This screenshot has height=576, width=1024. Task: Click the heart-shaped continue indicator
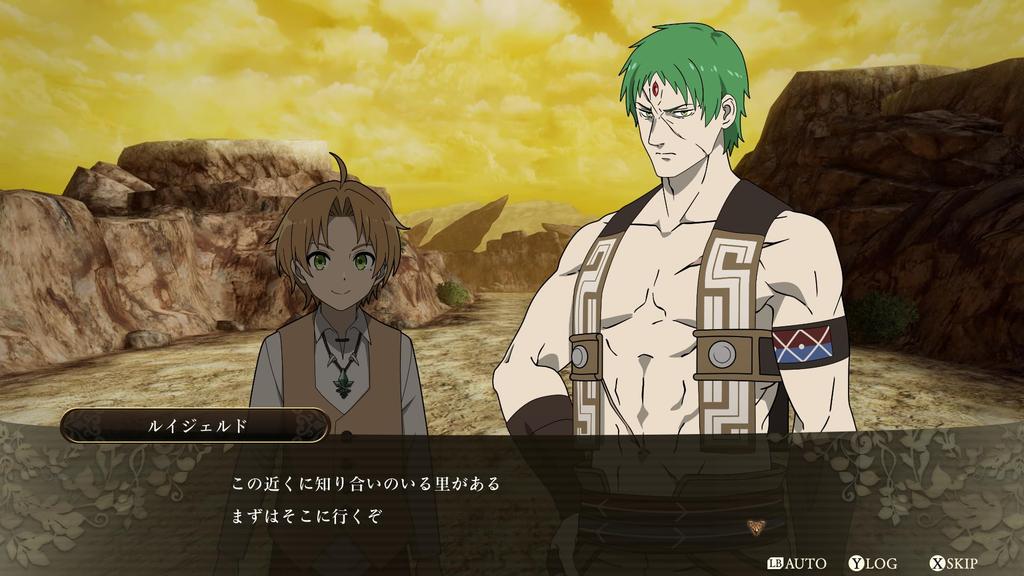tap(753, 526)
